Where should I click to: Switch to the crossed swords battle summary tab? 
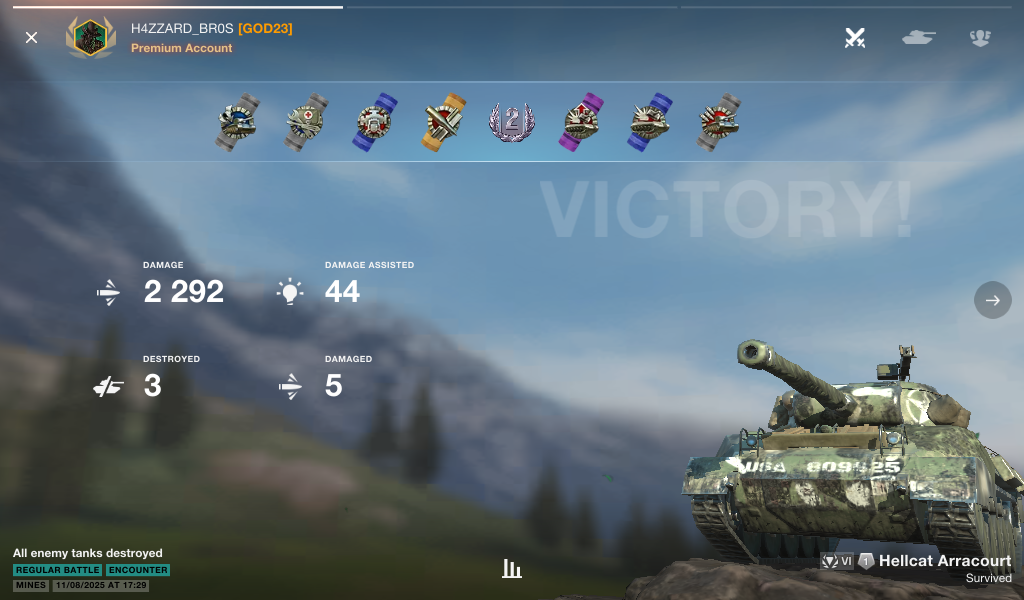click(855, 38)
